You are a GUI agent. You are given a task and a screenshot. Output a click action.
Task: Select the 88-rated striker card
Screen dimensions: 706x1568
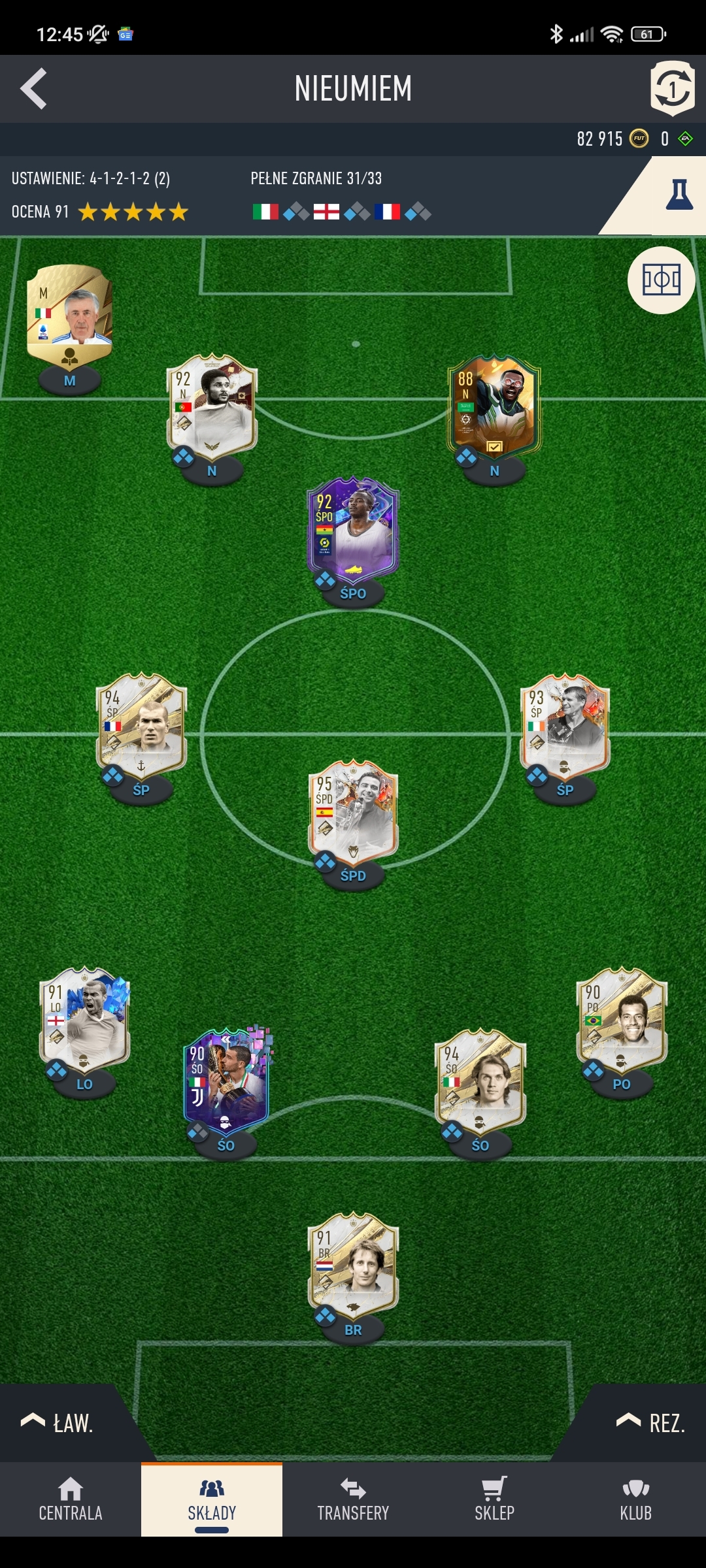(x=494, y=406)
